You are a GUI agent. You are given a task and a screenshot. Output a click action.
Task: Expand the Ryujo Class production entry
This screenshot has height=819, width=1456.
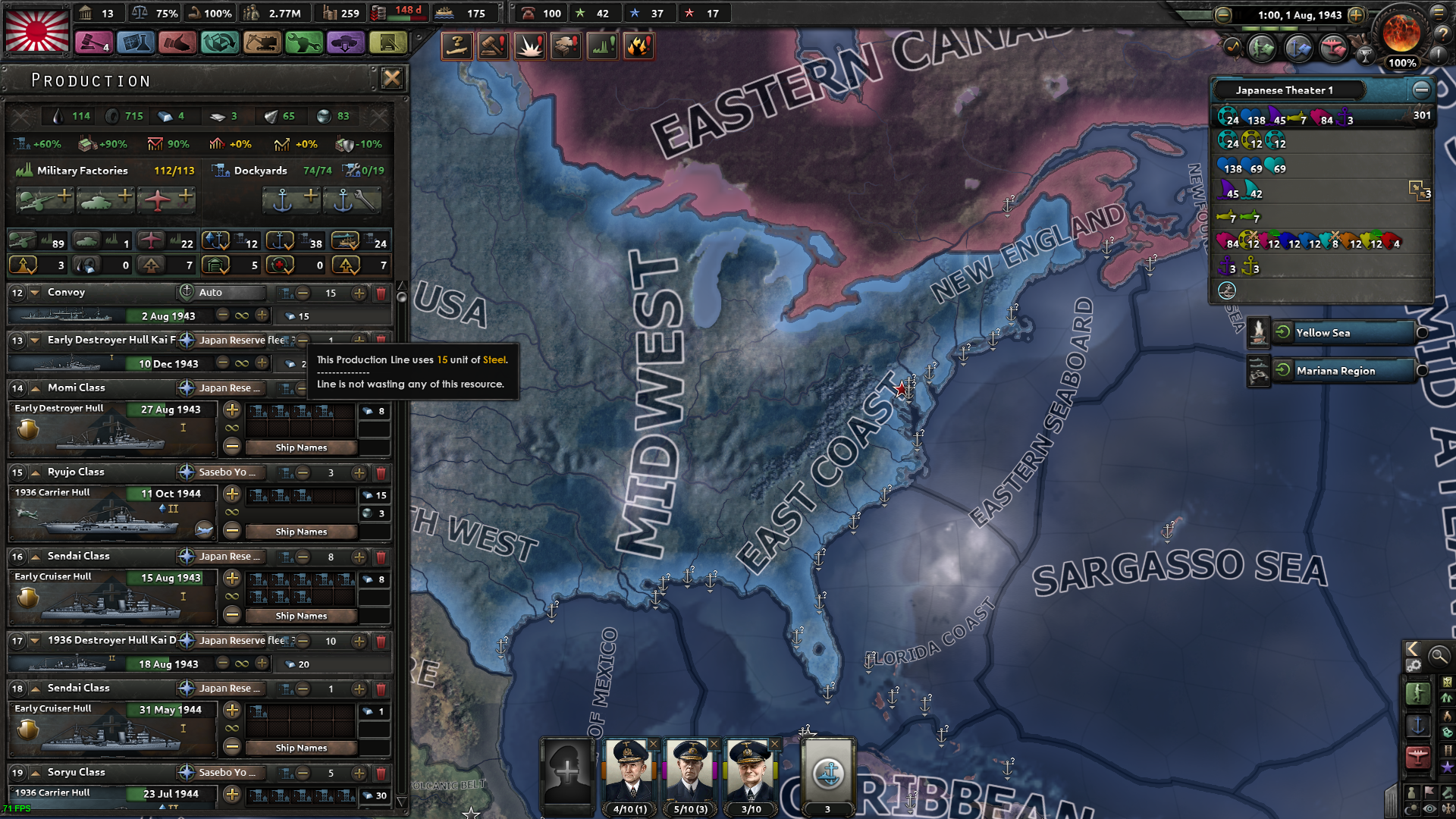pos(36,472)
